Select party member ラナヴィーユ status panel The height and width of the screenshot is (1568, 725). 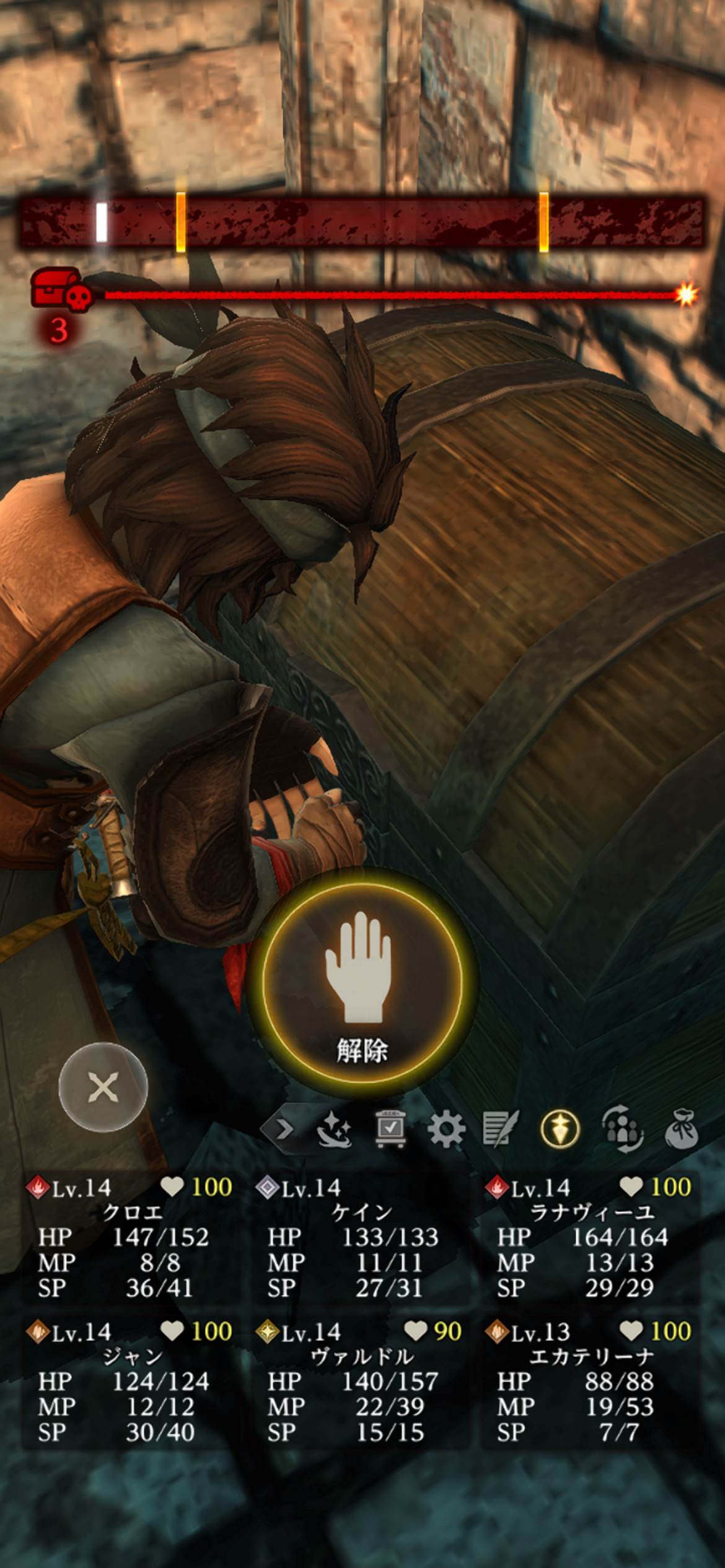[591, 1237]
